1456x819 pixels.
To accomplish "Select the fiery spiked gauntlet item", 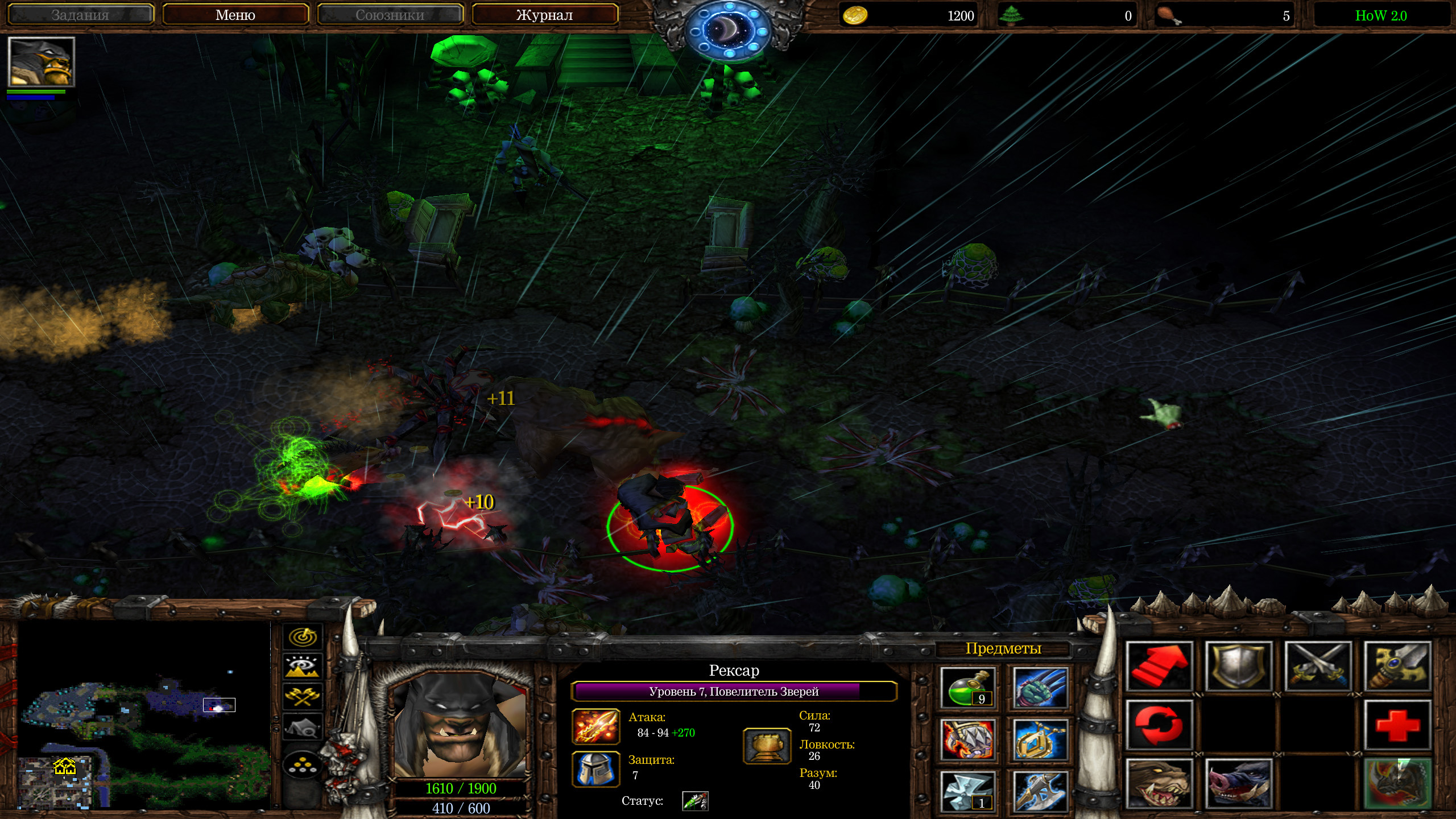I will [967, 739].
